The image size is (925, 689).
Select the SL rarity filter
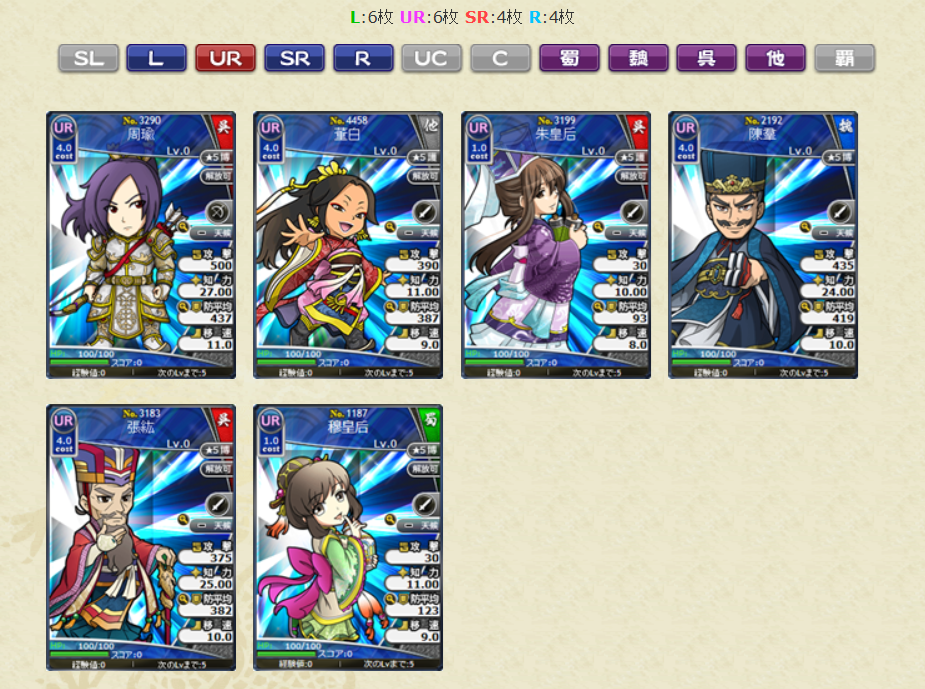88,58
